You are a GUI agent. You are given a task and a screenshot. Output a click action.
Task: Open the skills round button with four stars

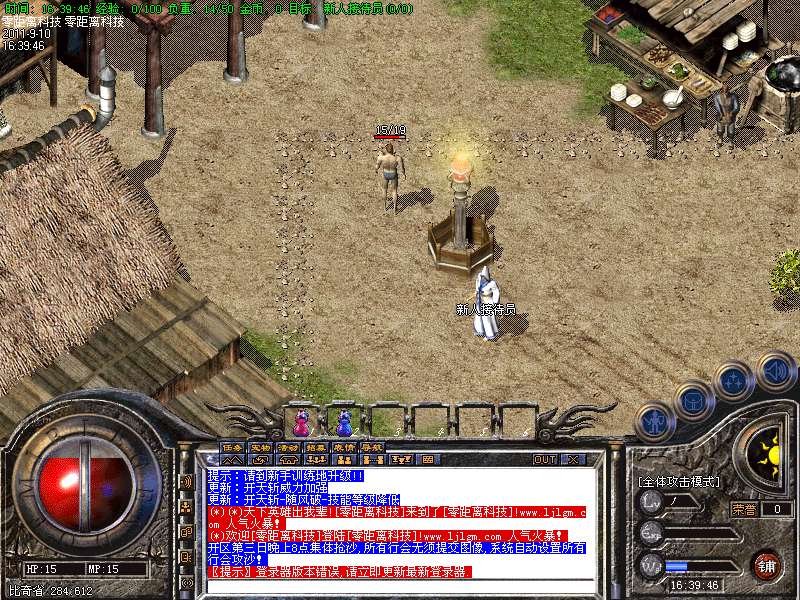click(x=735, y=381)
